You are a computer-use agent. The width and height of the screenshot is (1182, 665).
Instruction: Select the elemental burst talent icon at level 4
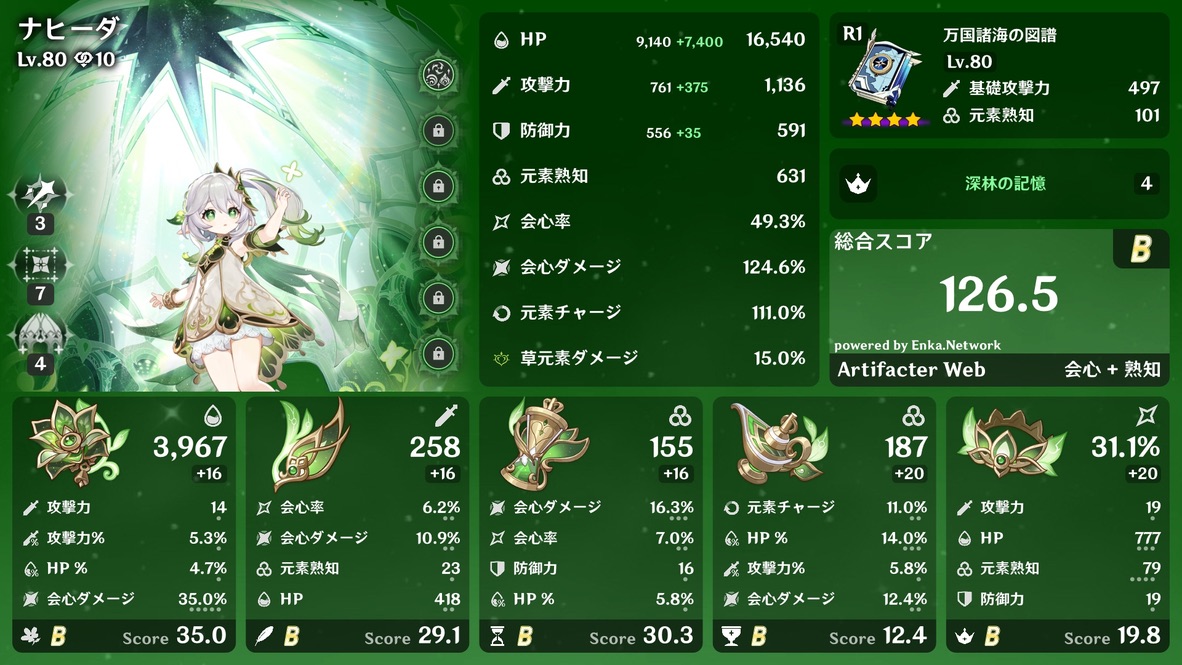(x=40, y=334)
